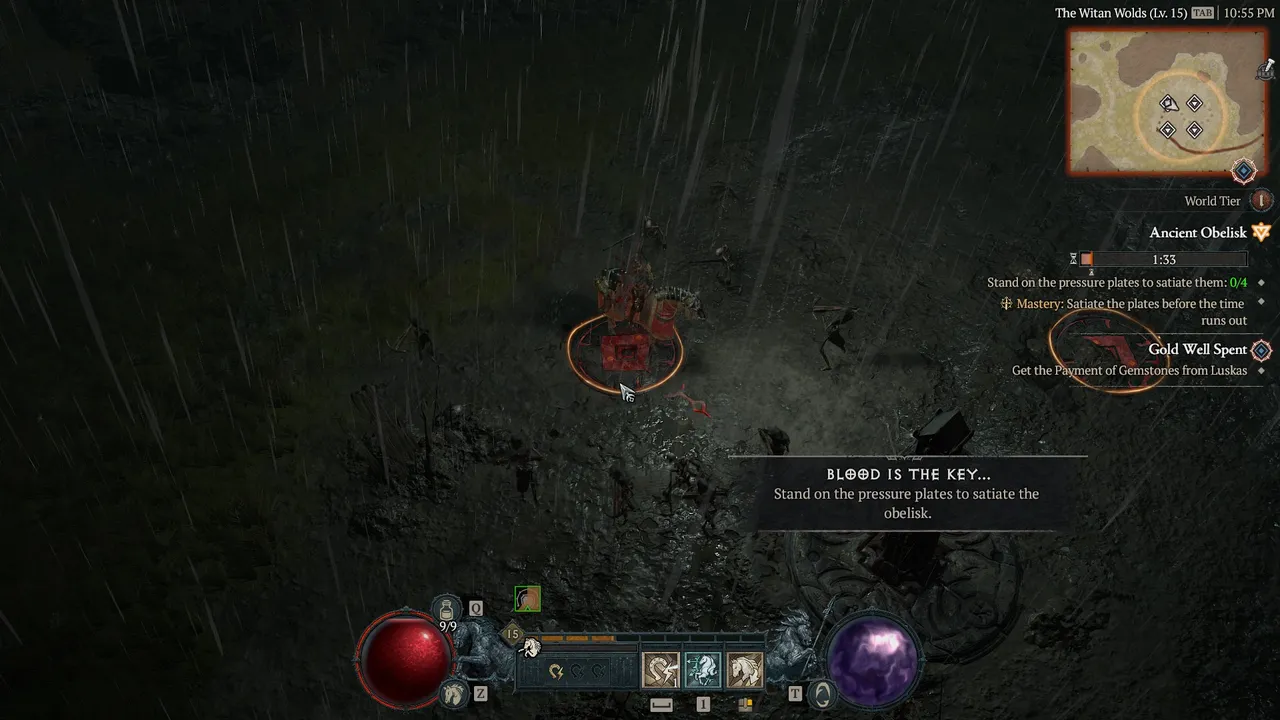Activate the teal leaping horse skill
The width and height of the screenshot is (1280, 720).
pyautogui.click(x=702, y=670)
